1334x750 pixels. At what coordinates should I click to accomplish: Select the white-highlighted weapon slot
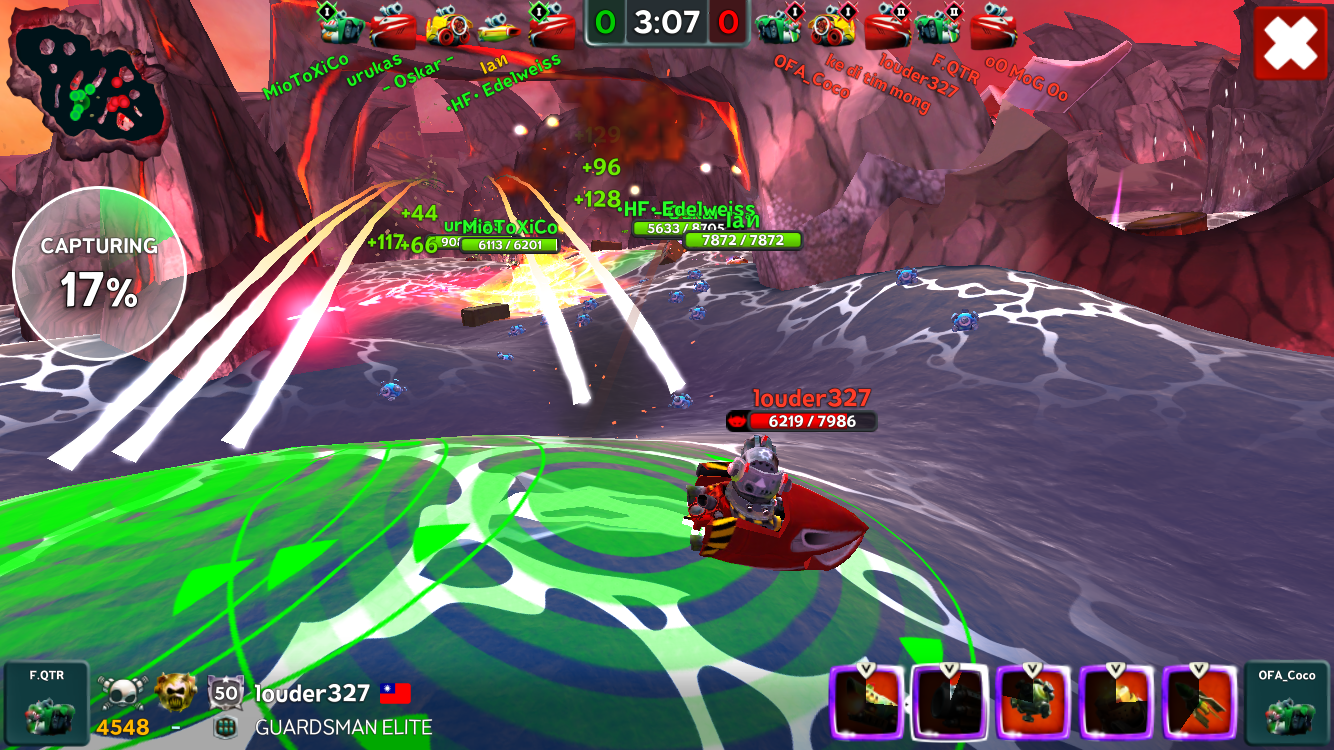tap(949, 703)
